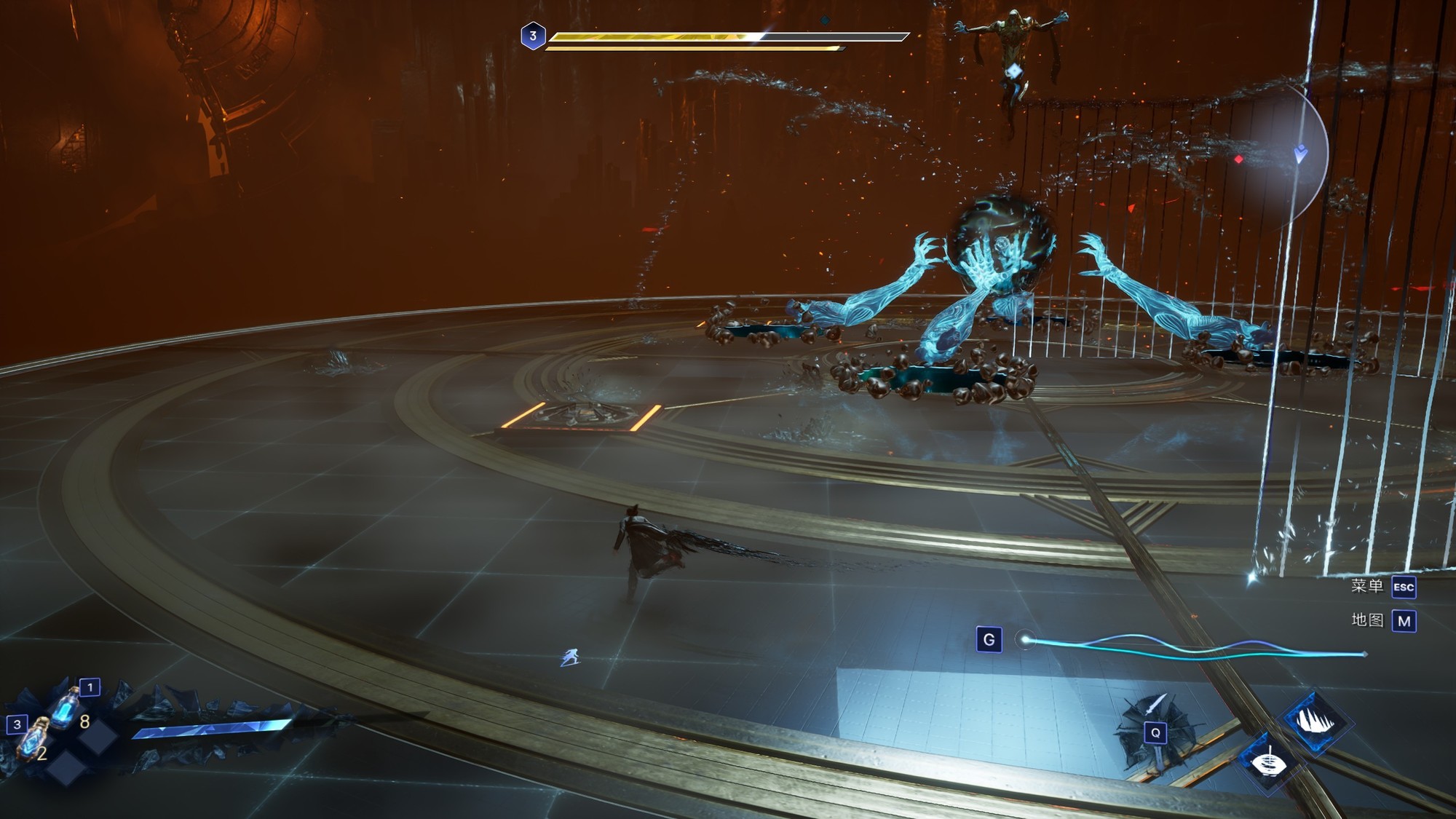This screenshot has height=819, width=1456.
Task: Select the blue potion bottle with count 8
Action: click(x=66, y=708)
